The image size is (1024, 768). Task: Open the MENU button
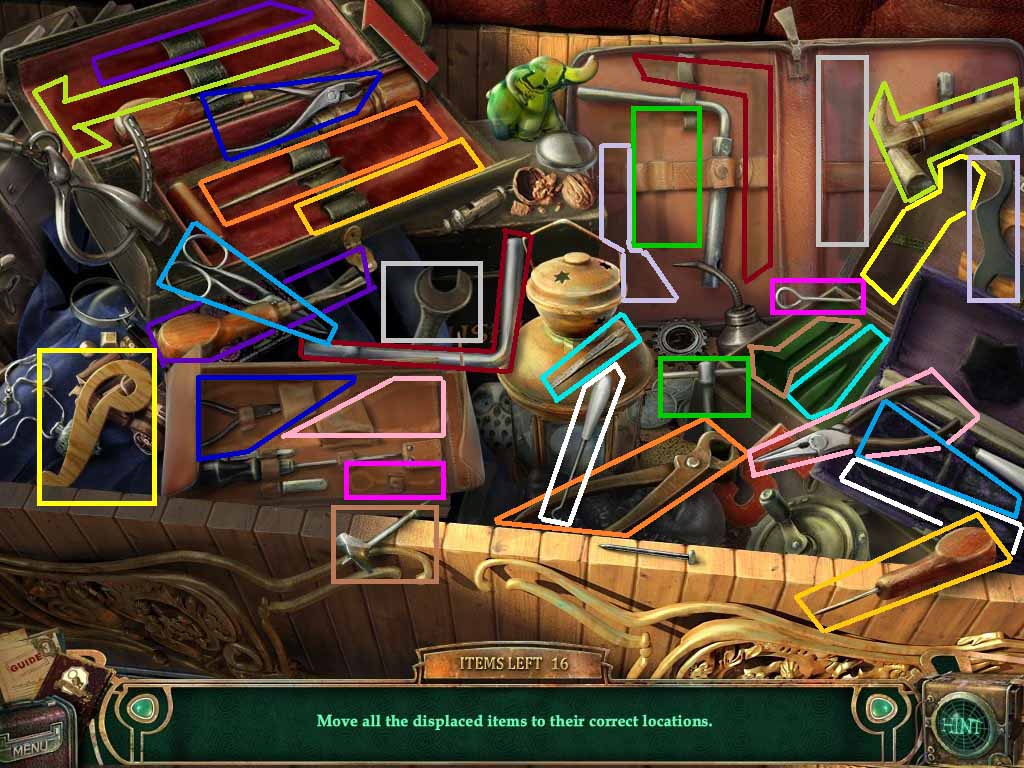(32, 743)
